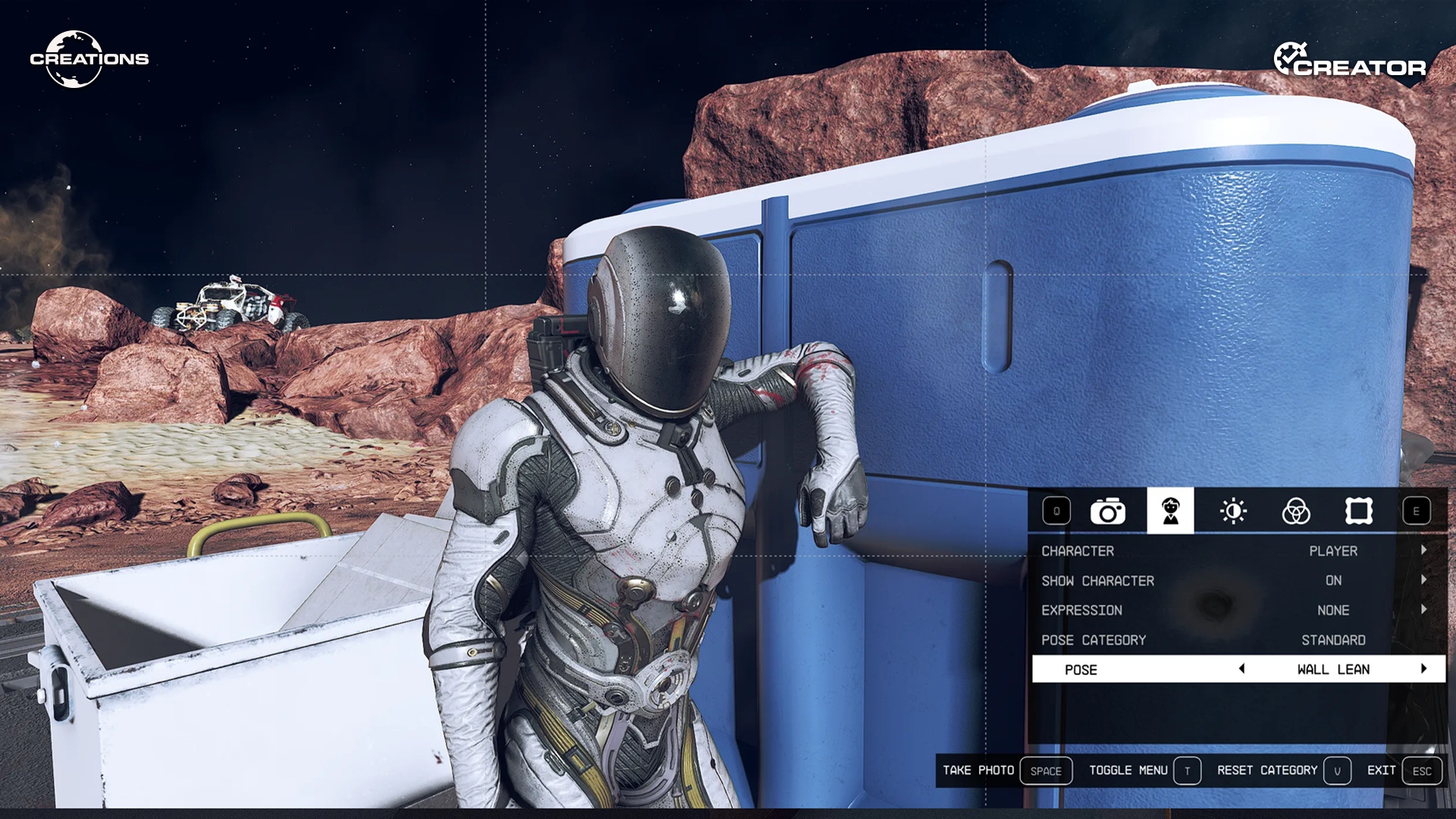Open the character pose tab
The image size is (1456, 819).
(1170, 512)
